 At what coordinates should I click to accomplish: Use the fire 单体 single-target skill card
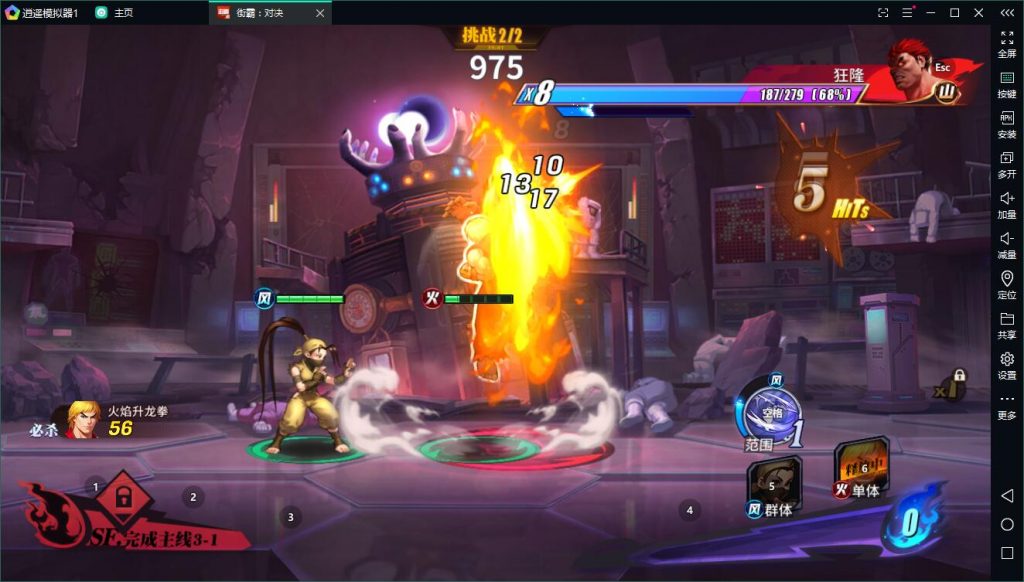point(860,464)
